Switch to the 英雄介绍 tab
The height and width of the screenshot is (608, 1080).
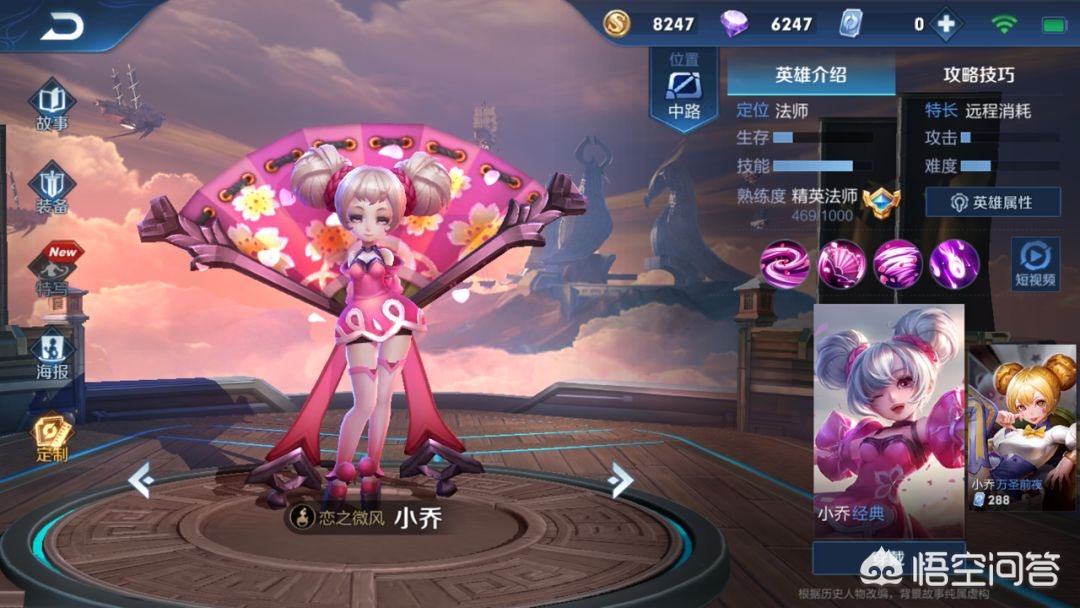pyautogui.click(x=810, y=75)
